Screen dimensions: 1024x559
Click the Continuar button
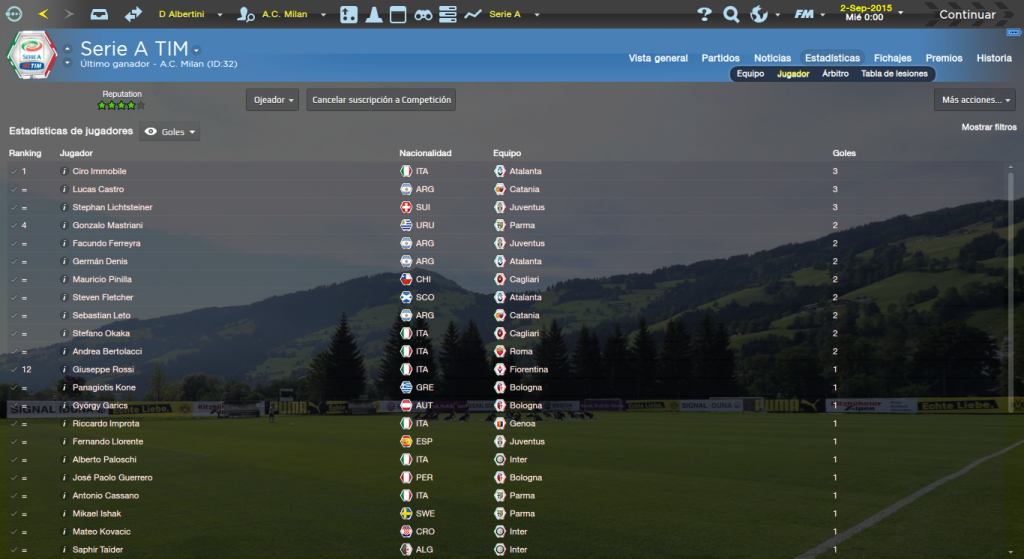tap(966, 14)
